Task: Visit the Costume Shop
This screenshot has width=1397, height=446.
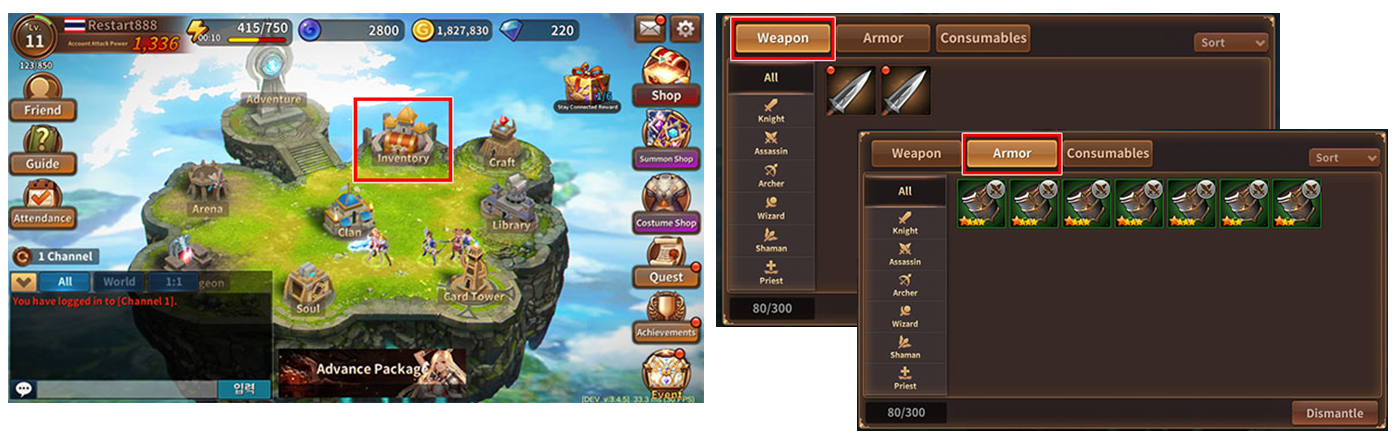Action: tap(665, 204)
